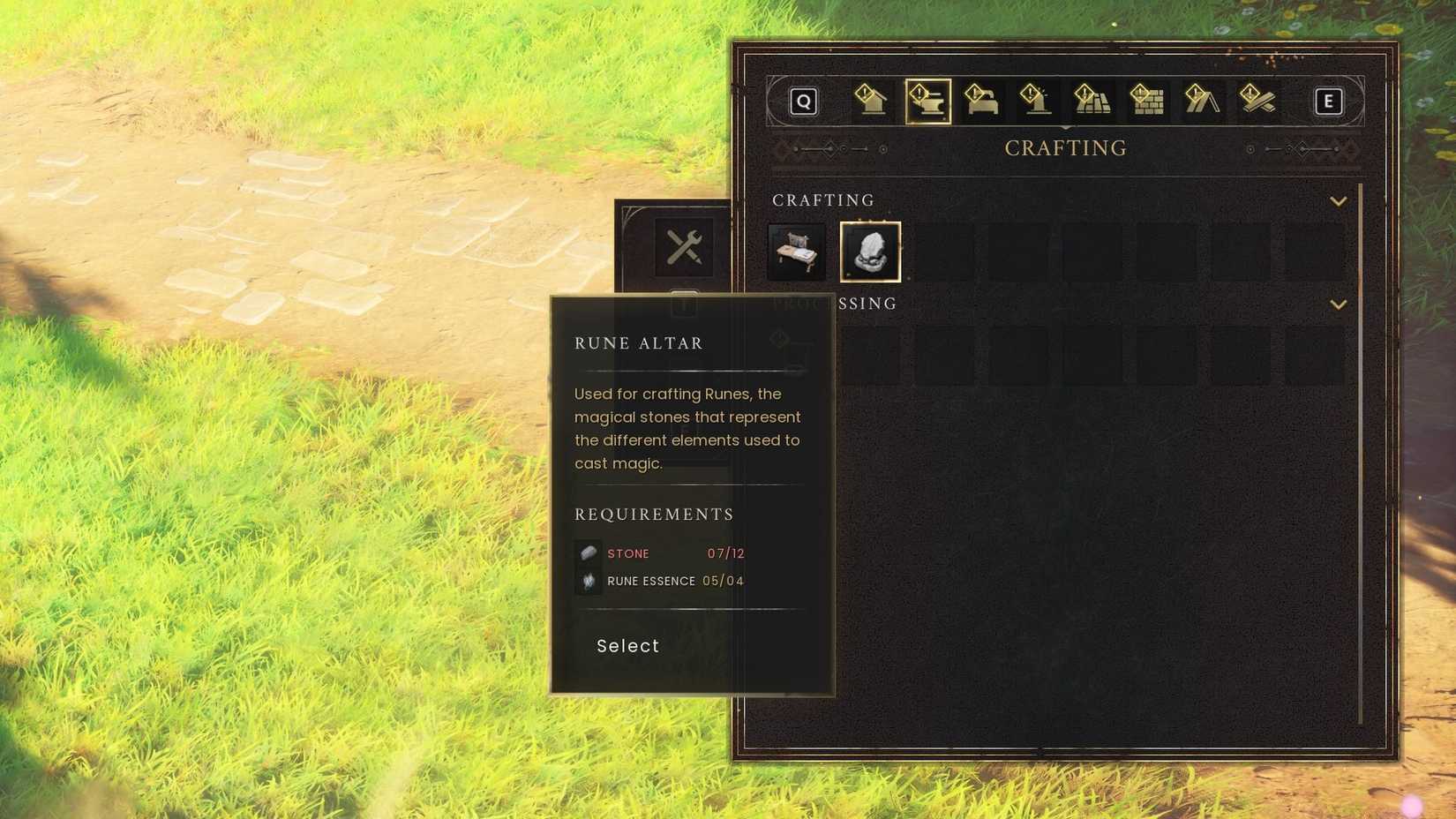Open the housing category tab

point(869,101)
